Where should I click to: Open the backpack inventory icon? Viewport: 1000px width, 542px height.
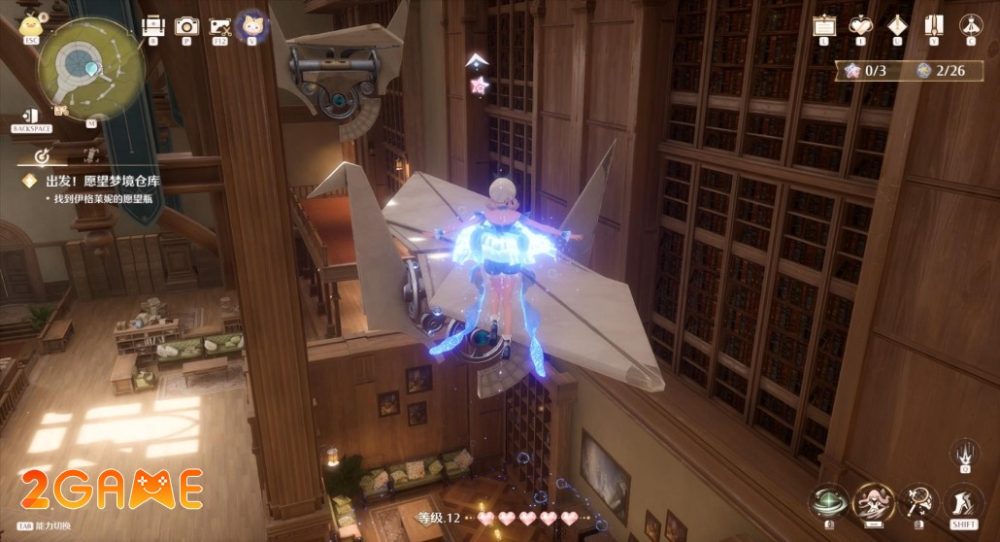pyautogui.click(x=153, y=26)
